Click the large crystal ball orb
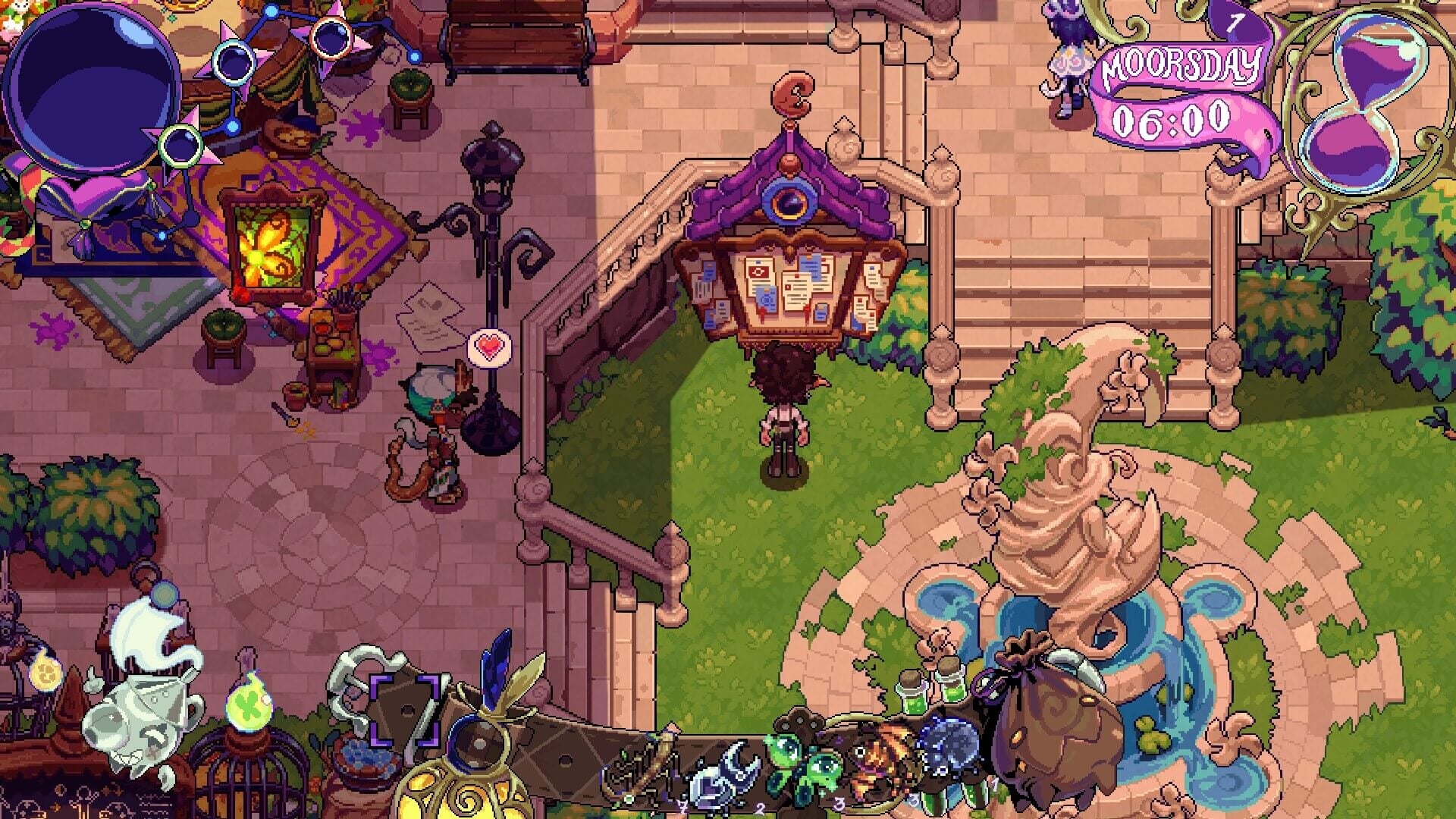Screen dimensions: 1456x819 pyautogui.click(x=91, y=91)
